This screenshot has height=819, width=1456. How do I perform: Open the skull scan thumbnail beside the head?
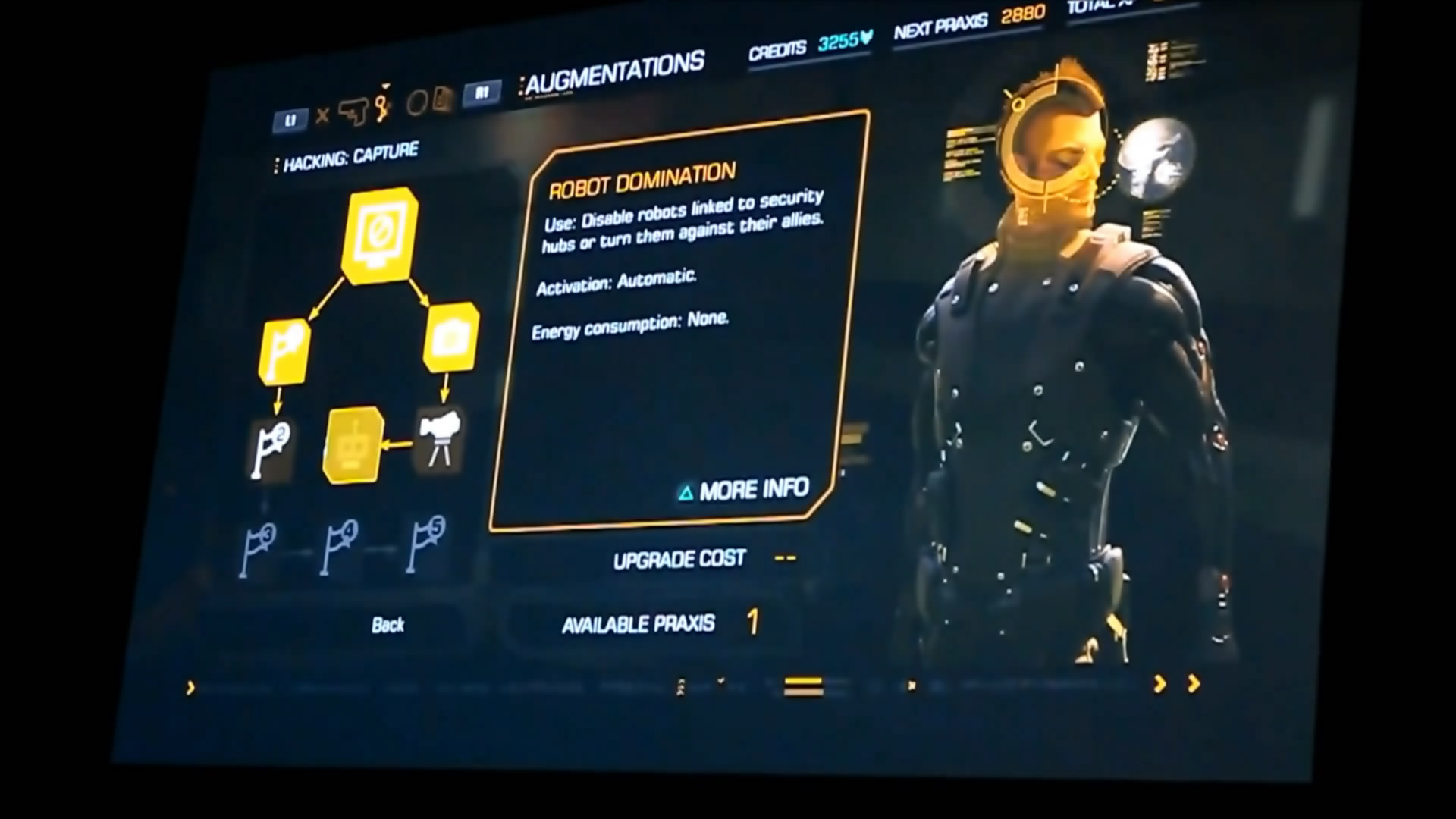click(1156, 158)
